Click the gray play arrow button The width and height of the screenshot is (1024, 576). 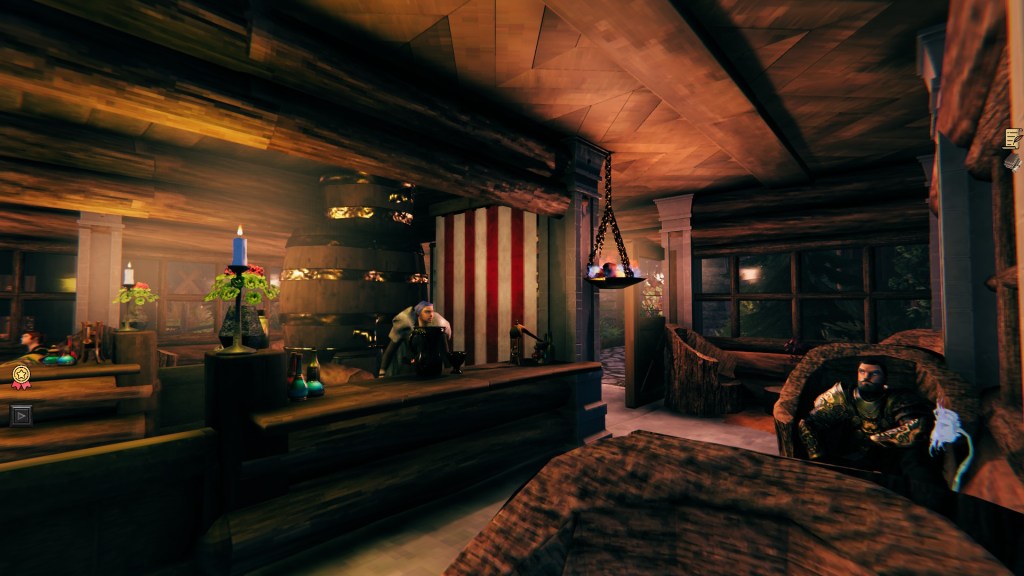[x=20, y=414]
